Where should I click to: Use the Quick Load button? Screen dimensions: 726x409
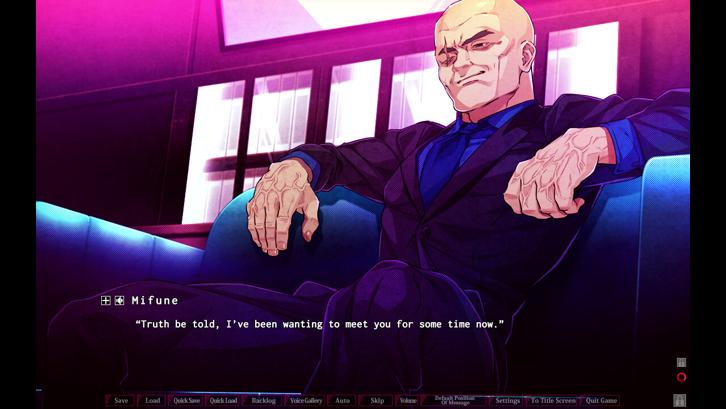coord(224,401)
